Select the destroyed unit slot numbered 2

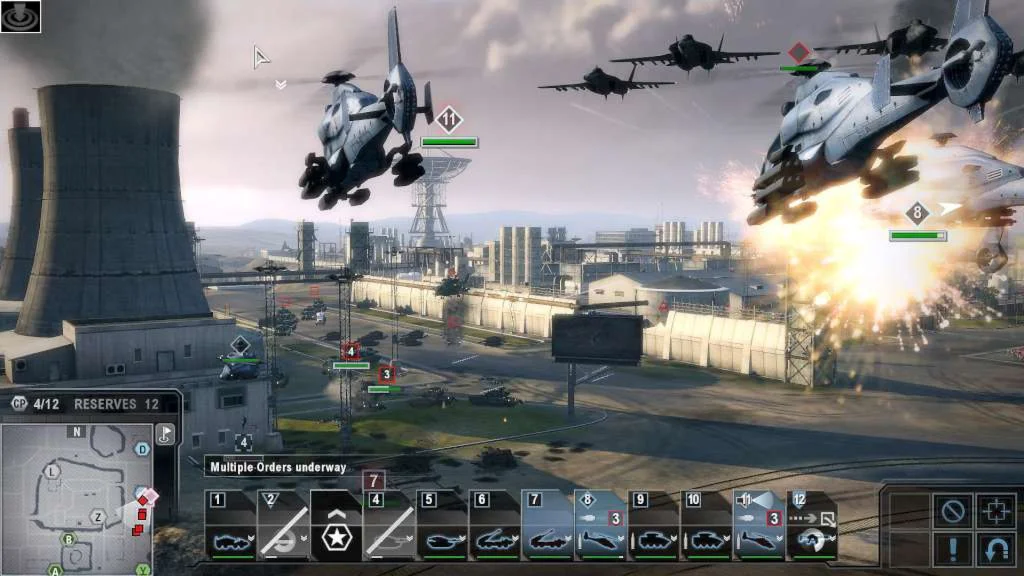click(x=283, y=525)
